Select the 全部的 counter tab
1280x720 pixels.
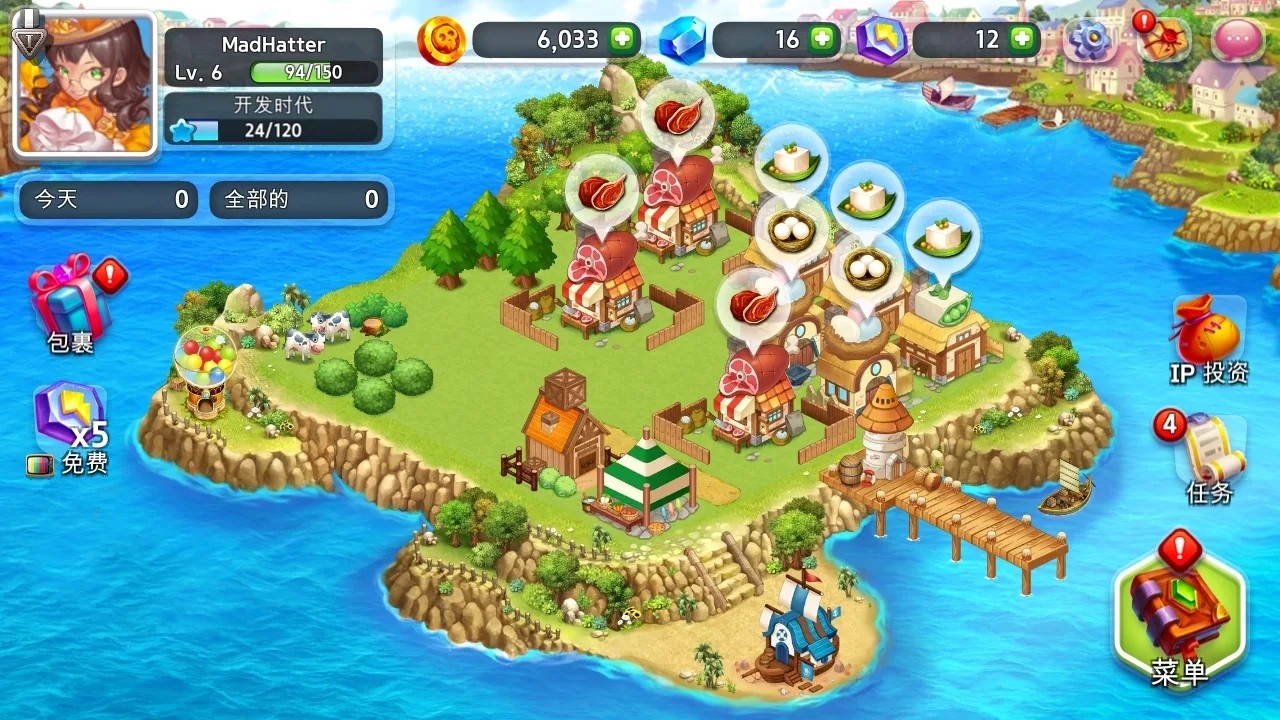point(299,199)
